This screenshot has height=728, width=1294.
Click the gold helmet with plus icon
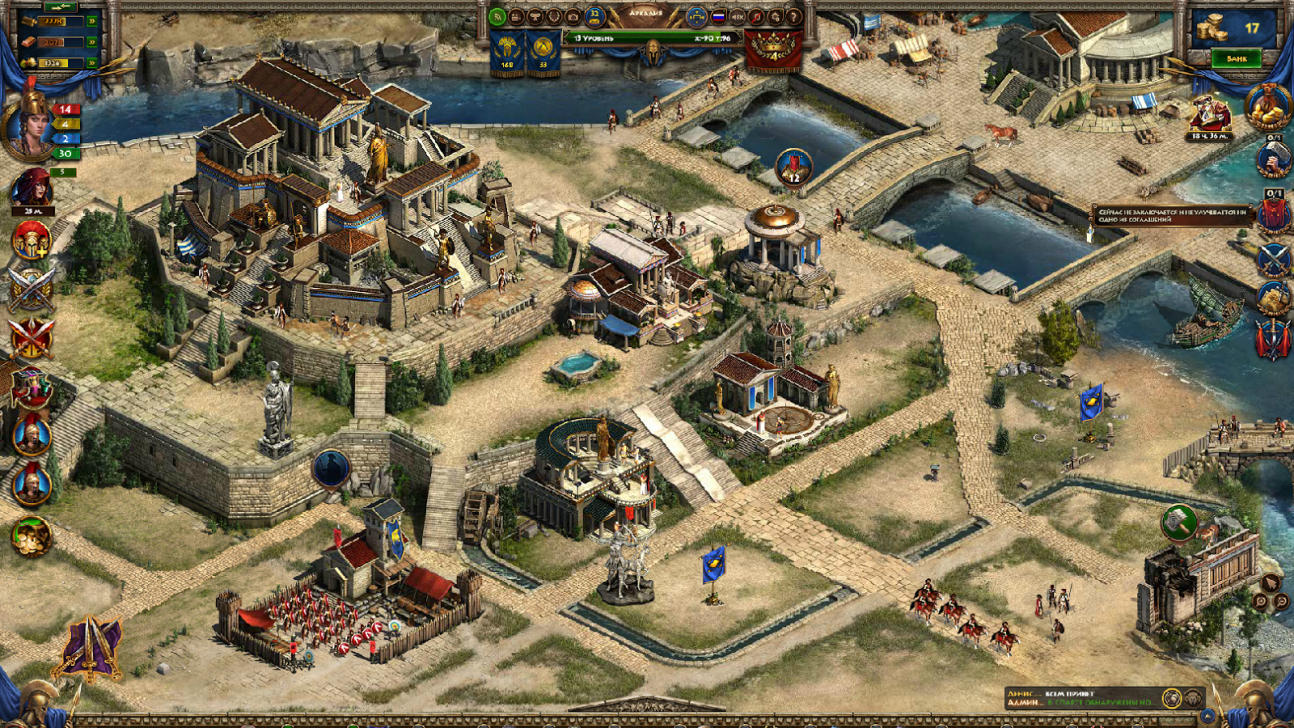coord(31,240)
